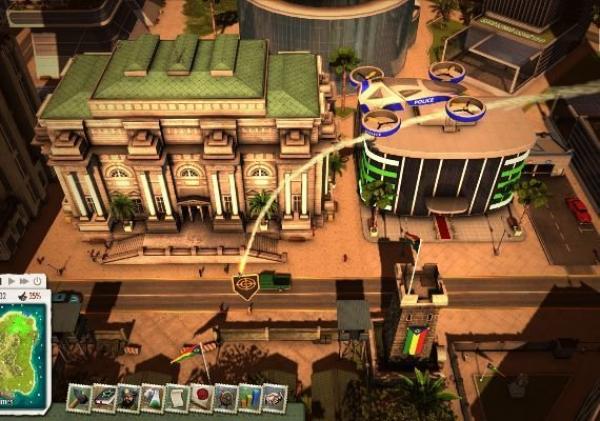Show the bar chart statistics stamp

pyautogui.click(x=250, y=398)
